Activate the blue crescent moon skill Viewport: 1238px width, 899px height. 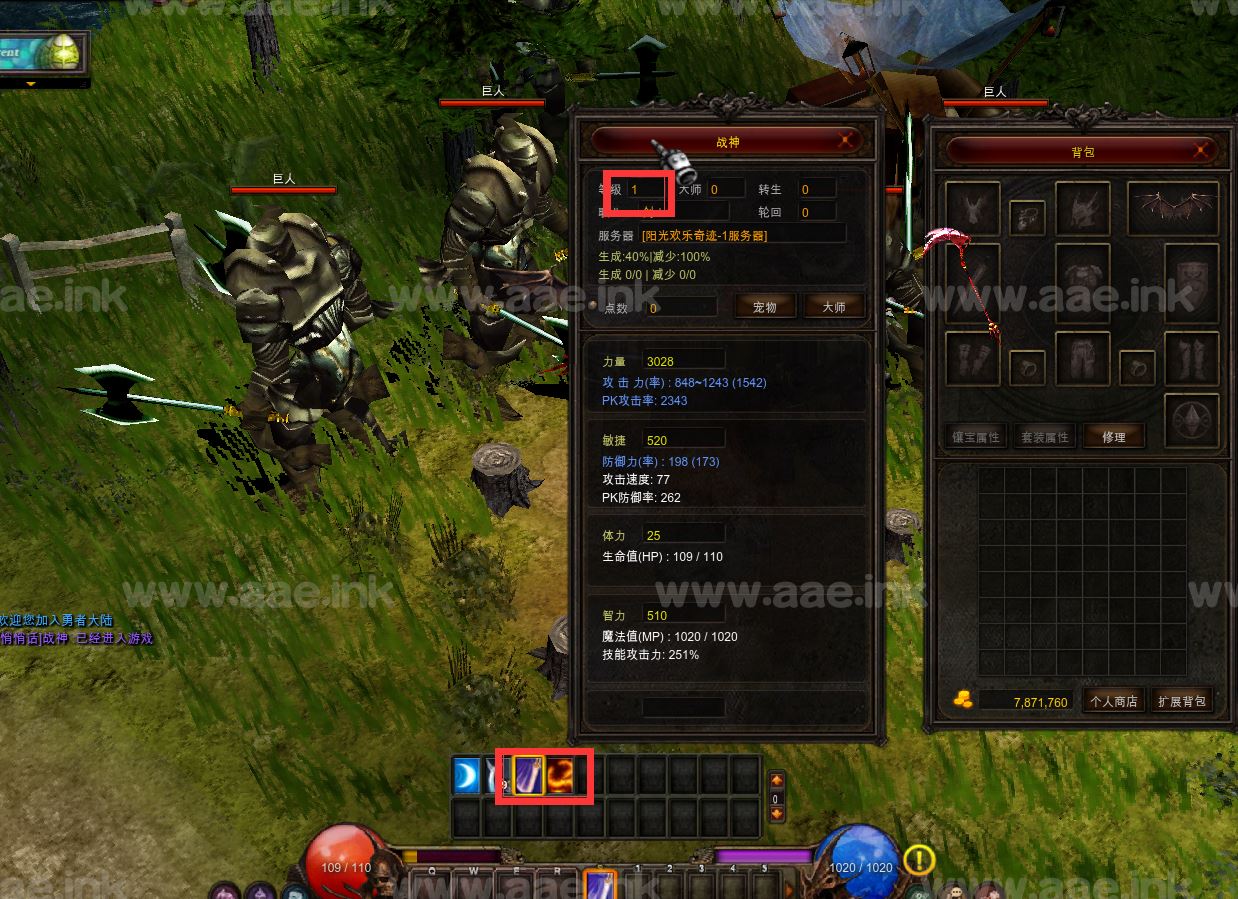466,776
